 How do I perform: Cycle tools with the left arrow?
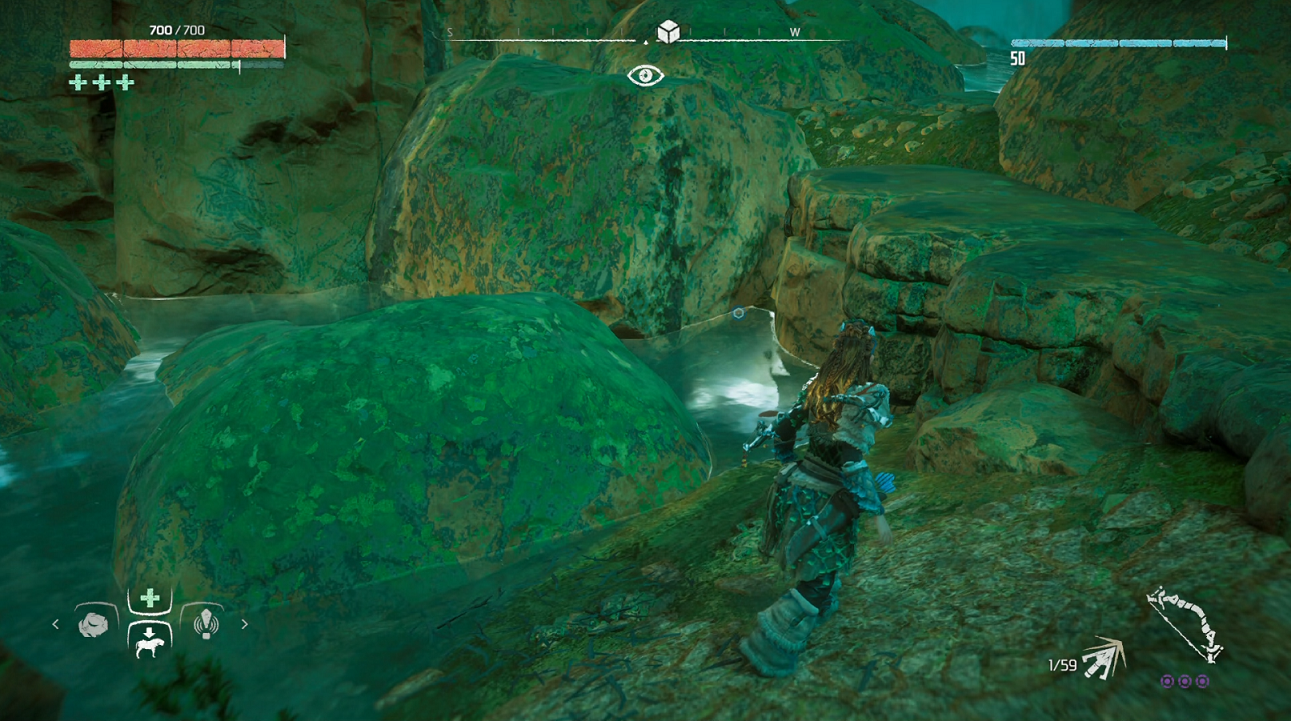[x=56, y=624]
